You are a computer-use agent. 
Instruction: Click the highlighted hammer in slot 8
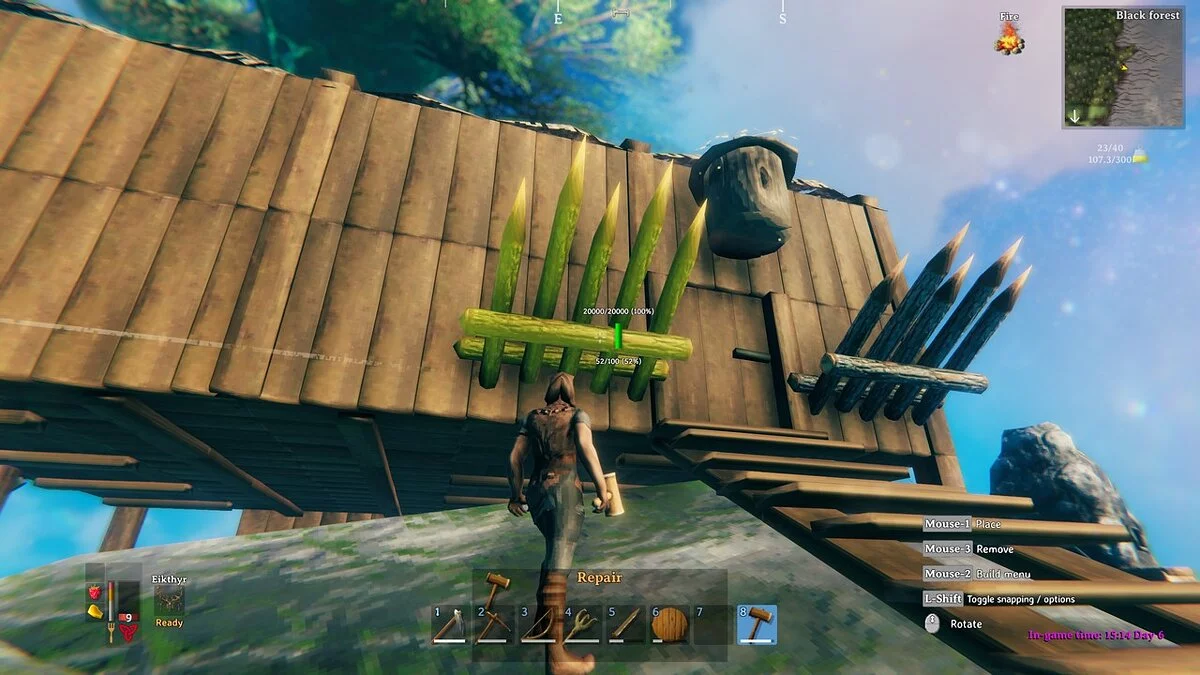(x=757, y=624)
